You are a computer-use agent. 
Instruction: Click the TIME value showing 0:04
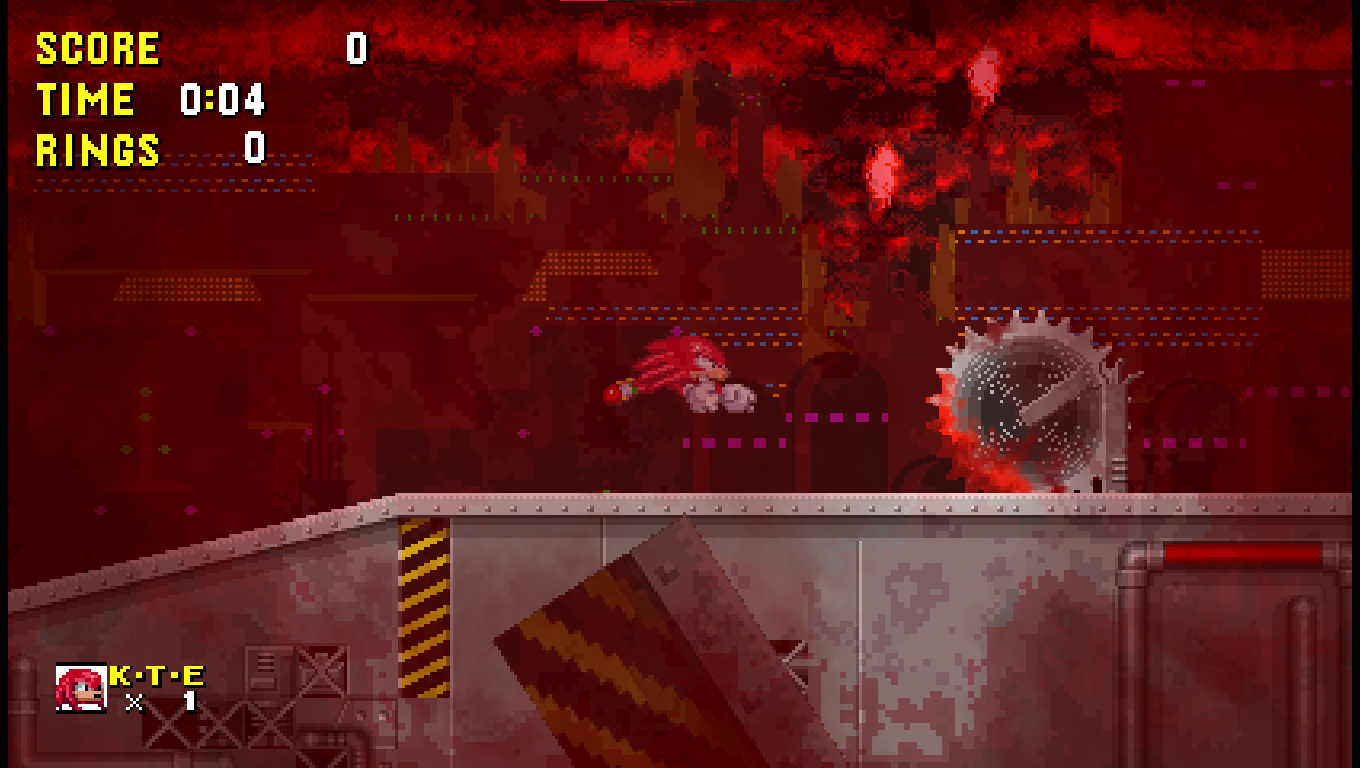point(222,99)
